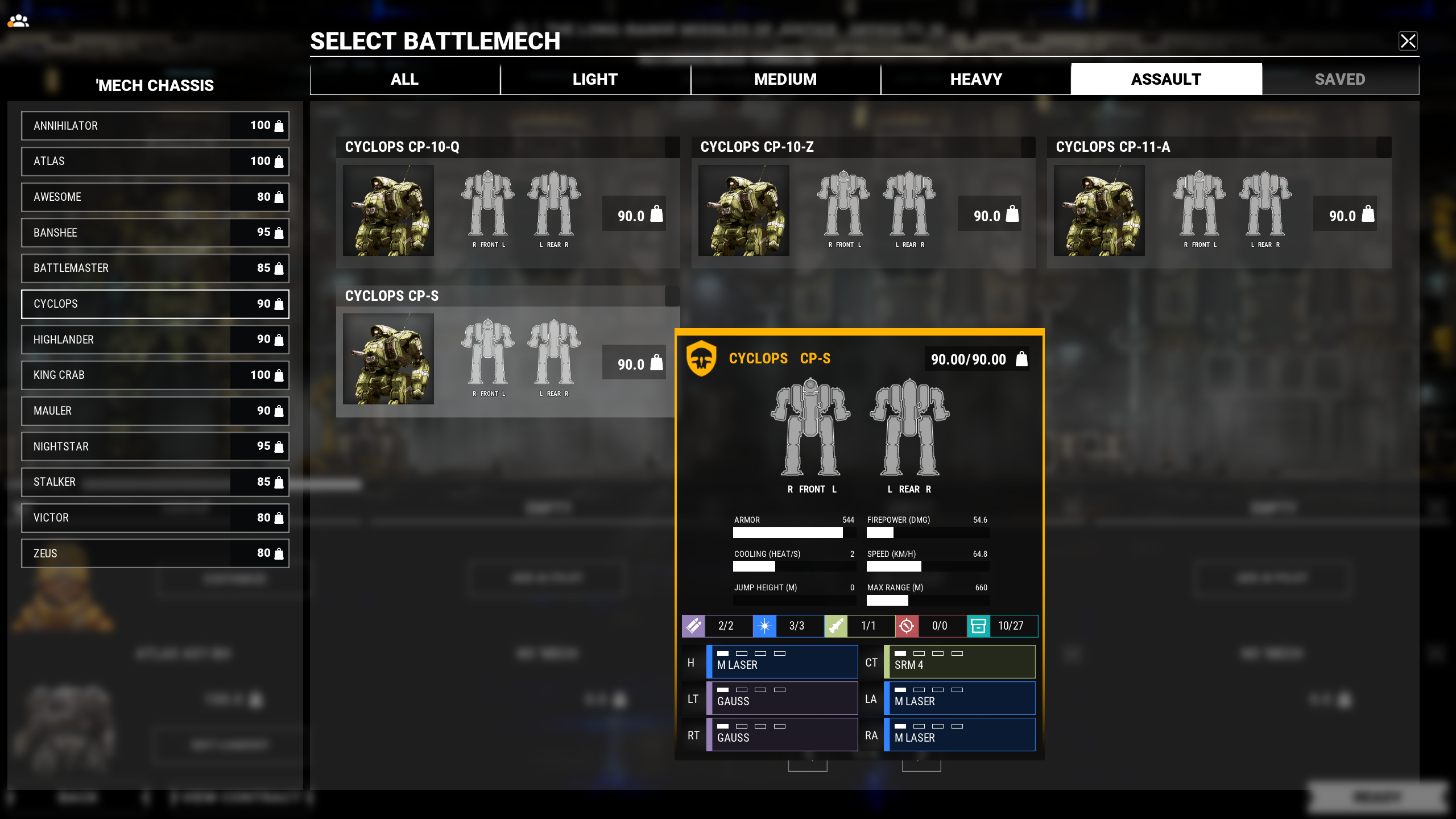Open the multiplayer friends icon in top-left corner
This screenshot has width=1456, height=819.
click(19, 21)
